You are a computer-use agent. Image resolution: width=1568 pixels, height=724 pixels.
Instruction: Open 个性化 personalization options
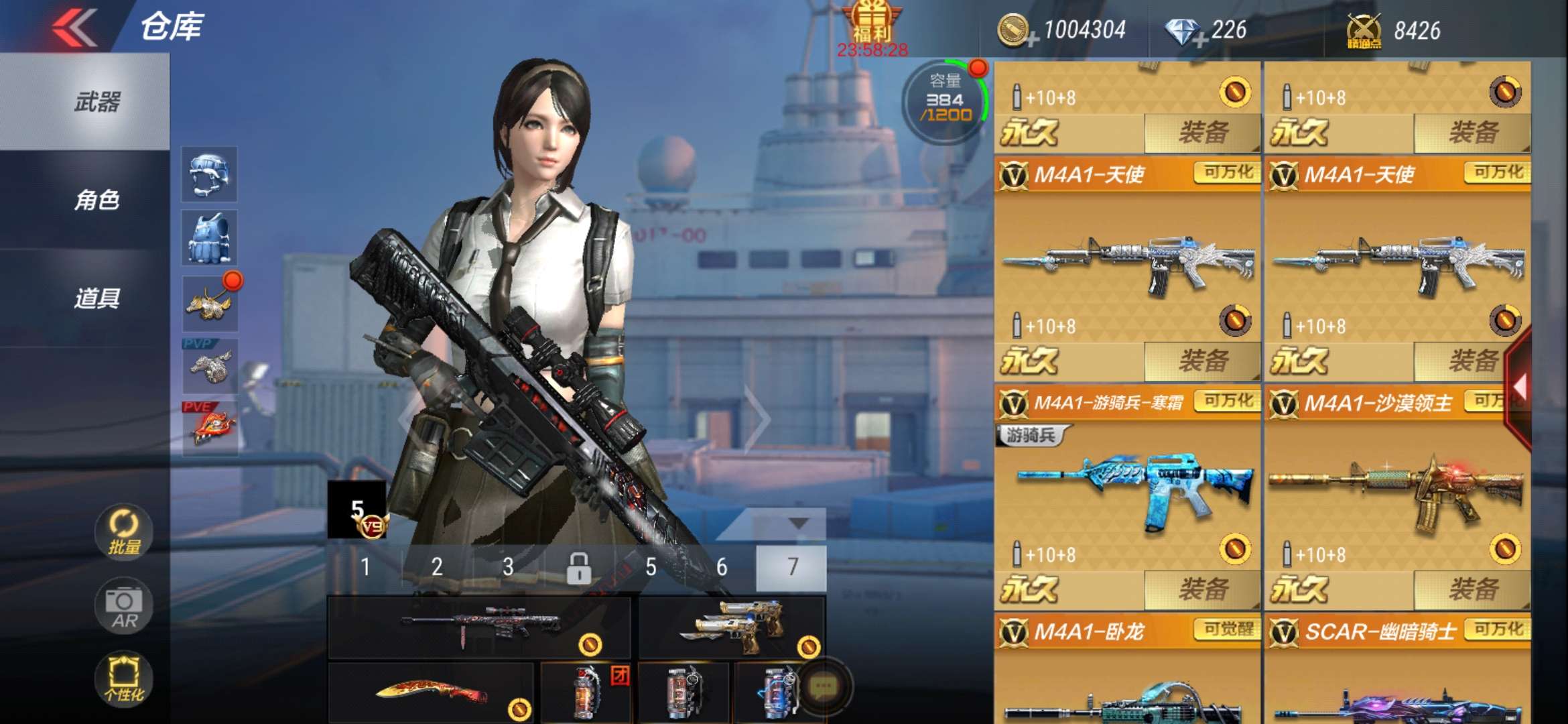(x=124, y=678)
